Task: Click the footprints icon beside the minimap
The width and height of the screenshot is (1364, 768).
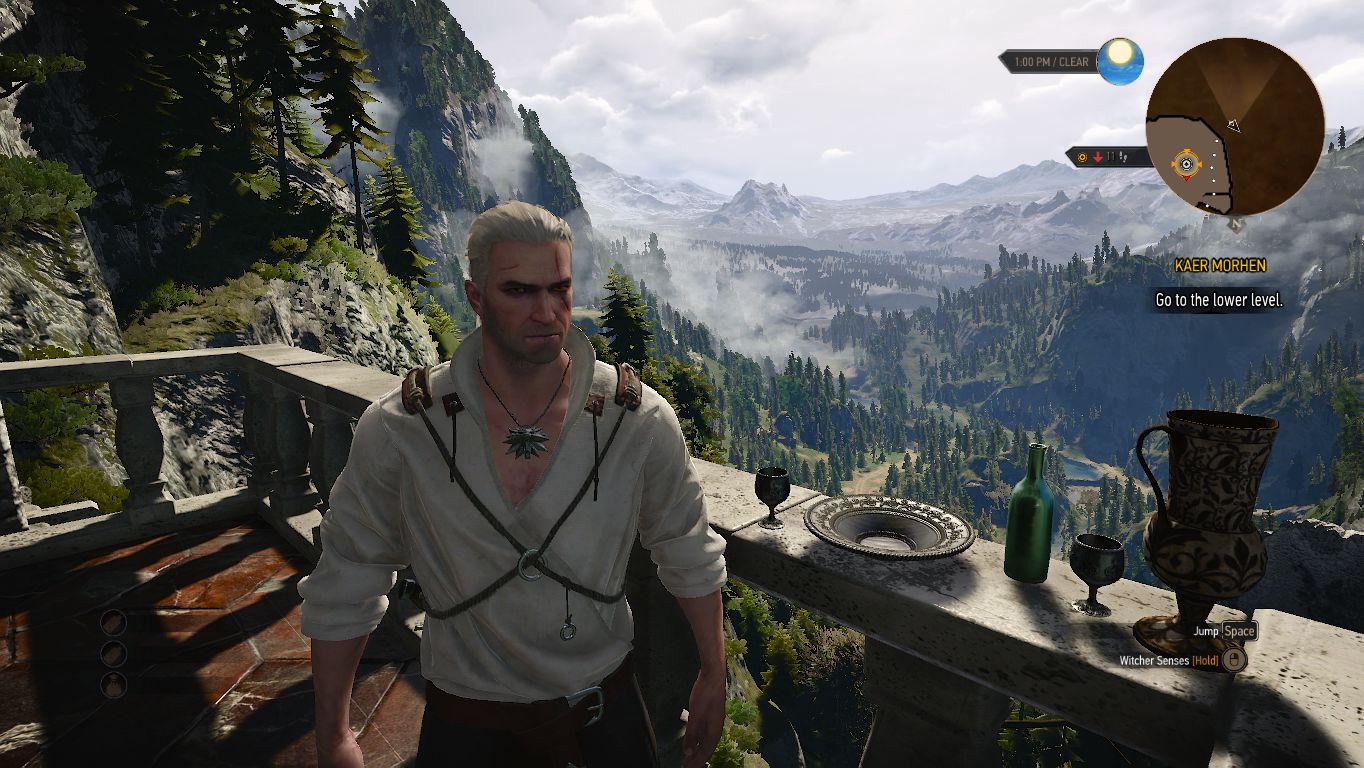Action: click(1123, 156)
